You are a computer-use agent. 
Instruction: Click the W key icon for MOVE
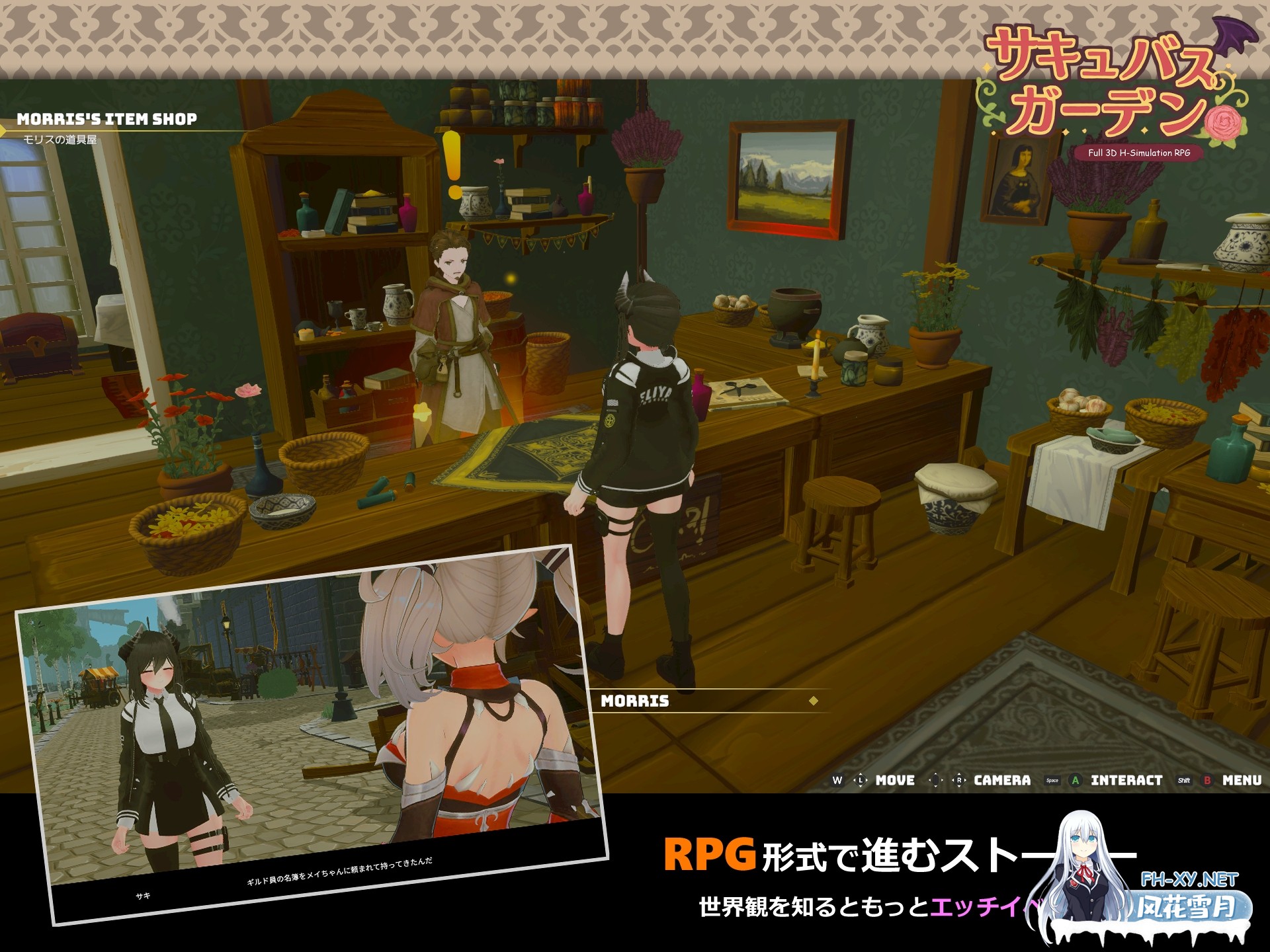[x=837, y=780]
